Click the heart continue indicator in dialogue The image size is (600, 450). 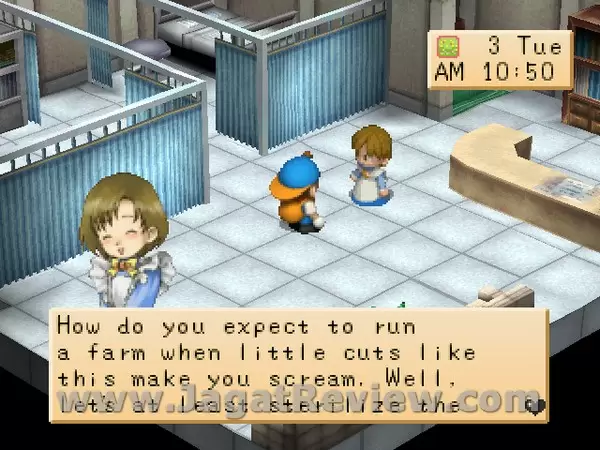(535, 406)
